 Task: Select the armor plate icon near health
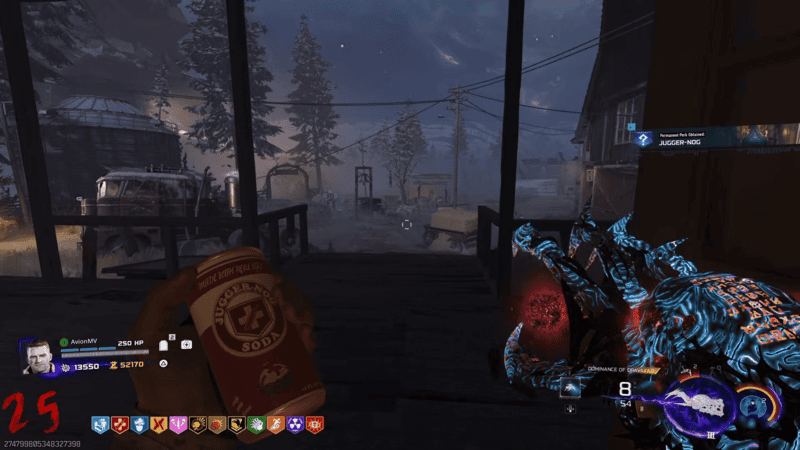[x=163, y=345]
